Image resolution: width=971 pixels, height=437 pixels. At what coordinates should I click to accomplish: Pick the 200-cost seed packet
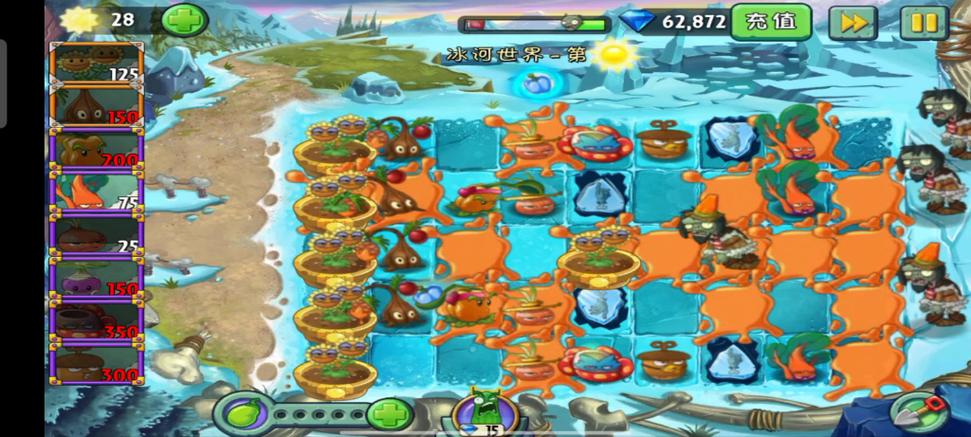(x=97, y=150)
